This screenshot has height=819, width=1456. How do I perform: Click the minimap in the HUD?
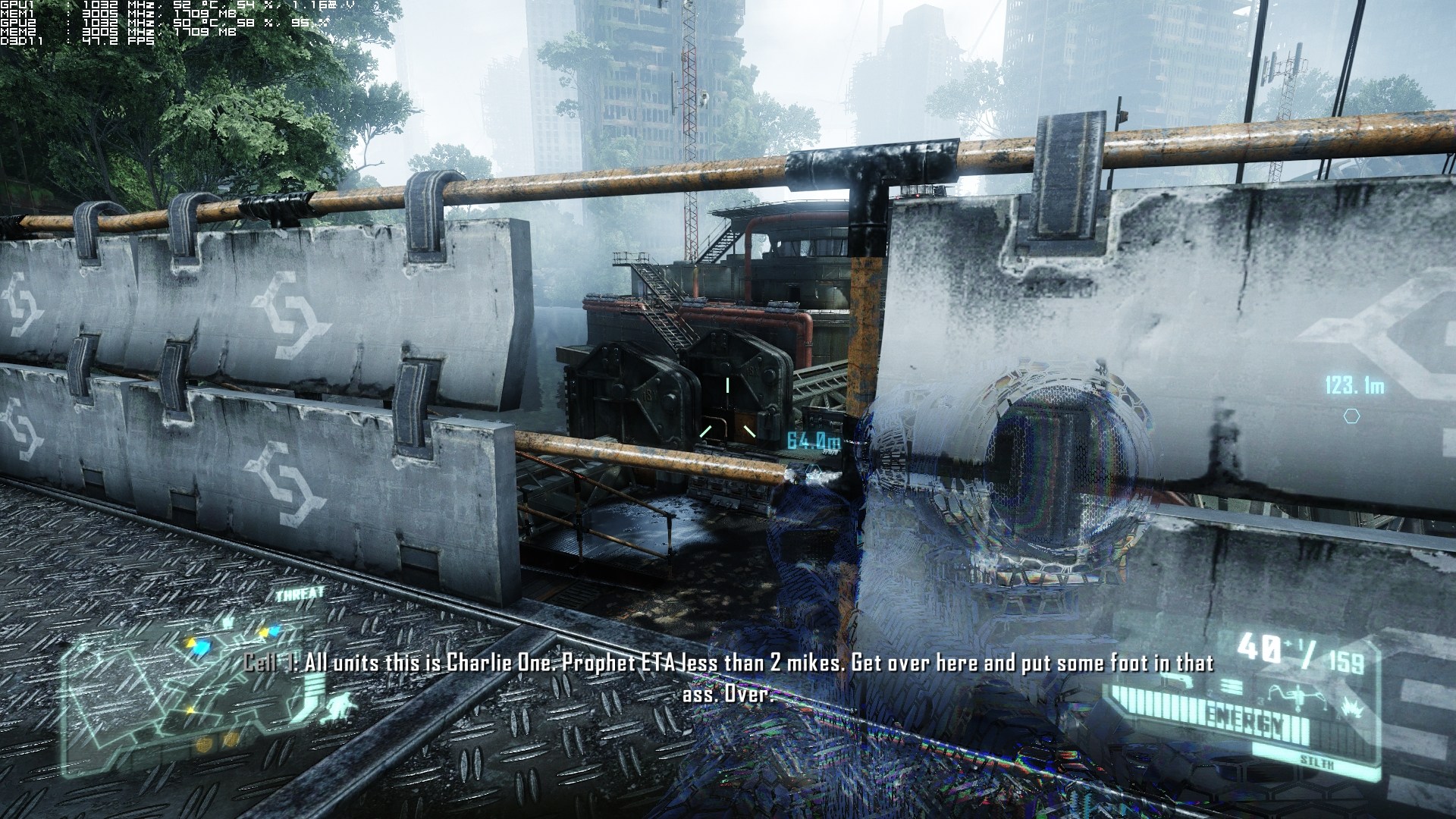(193, 690)
